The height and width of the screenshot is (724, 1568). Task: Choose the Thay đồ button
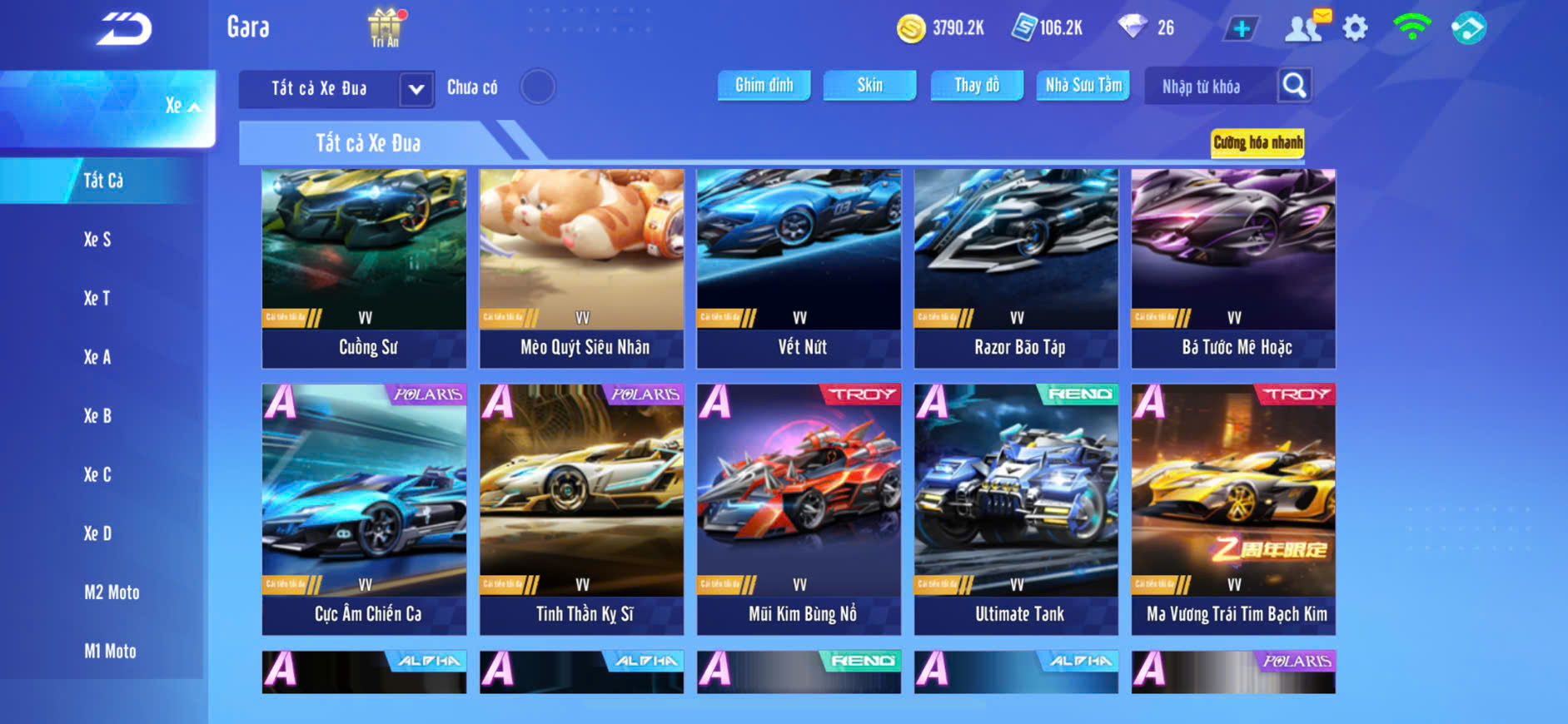point(977,85)
